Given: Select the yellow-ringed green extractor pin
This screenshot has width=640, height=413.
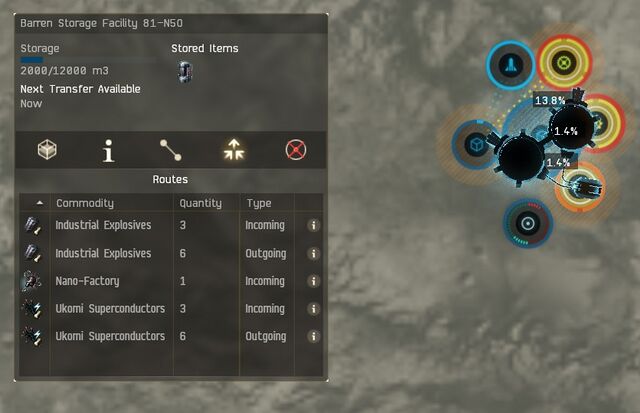Looking at the screenshot, I should pyautogui.click(x=563, y=62).
